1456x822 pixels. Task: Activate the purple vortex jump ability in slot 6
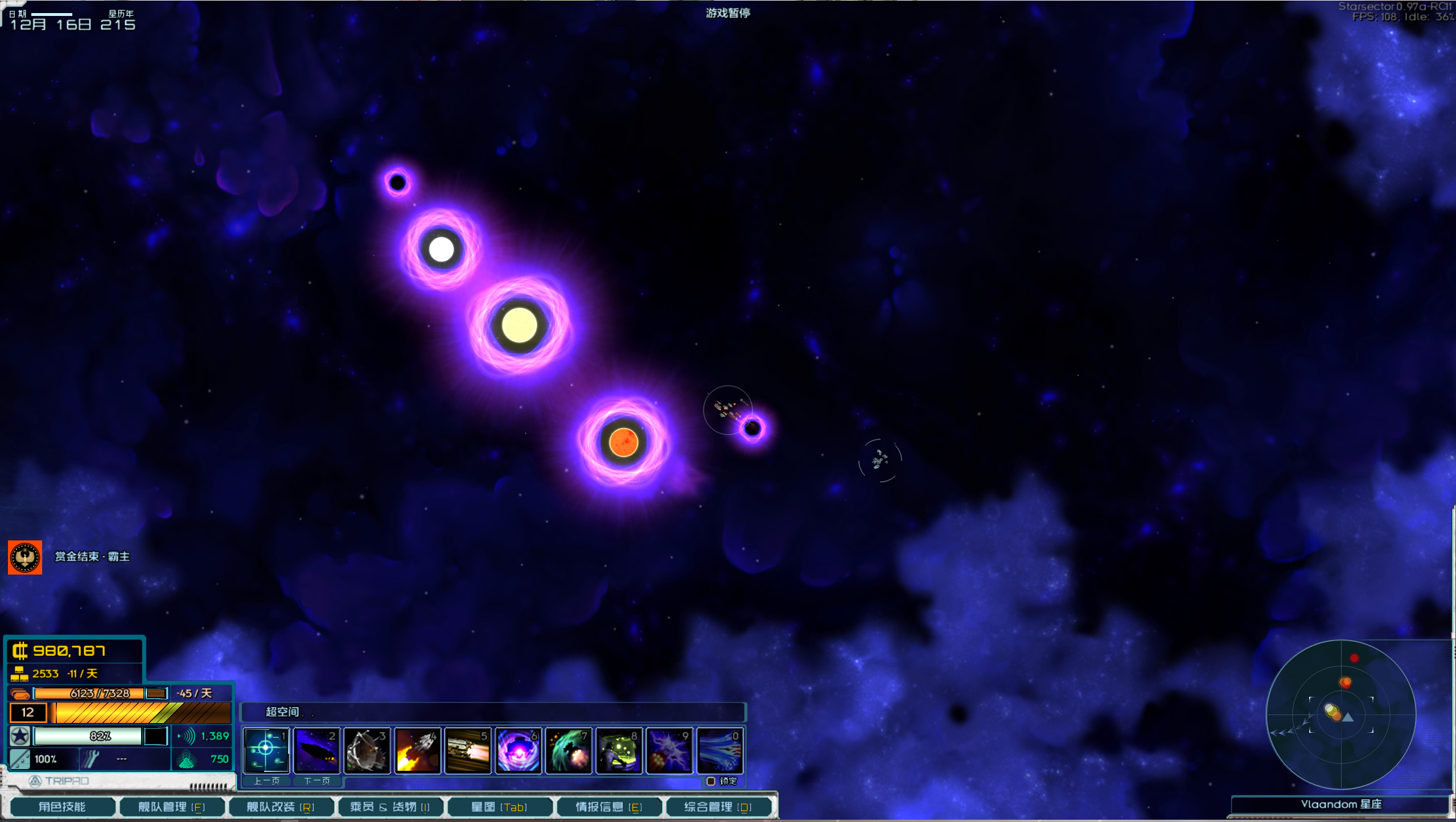[x=518, y=750]
